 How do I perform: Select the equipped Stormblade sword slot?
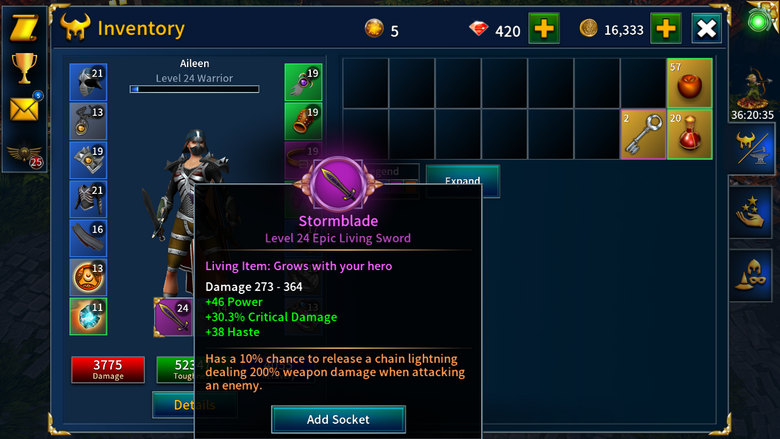[x=172, y=317]
